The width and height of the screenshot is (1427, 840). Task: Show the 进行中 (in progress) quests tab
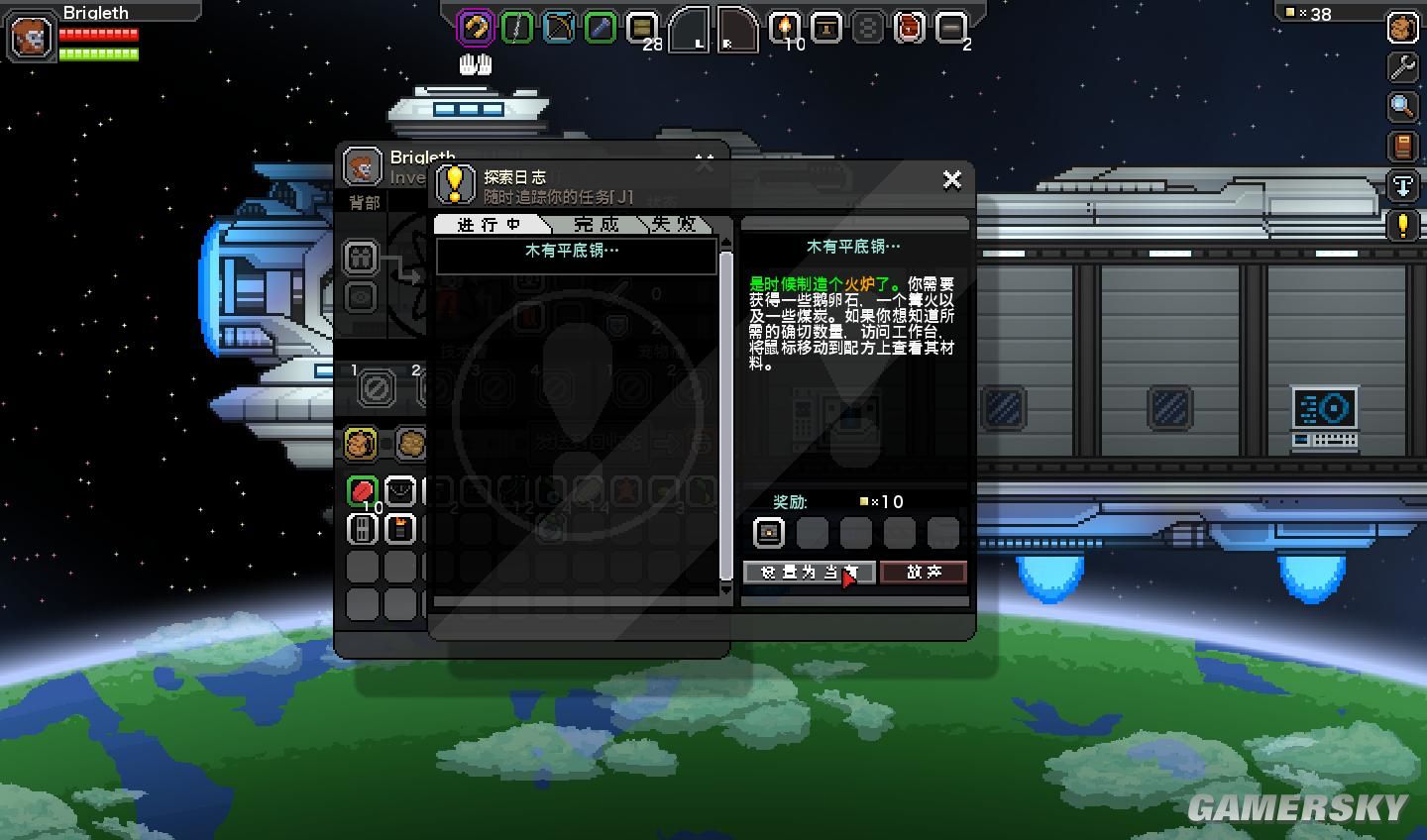(x=489, y=225)
